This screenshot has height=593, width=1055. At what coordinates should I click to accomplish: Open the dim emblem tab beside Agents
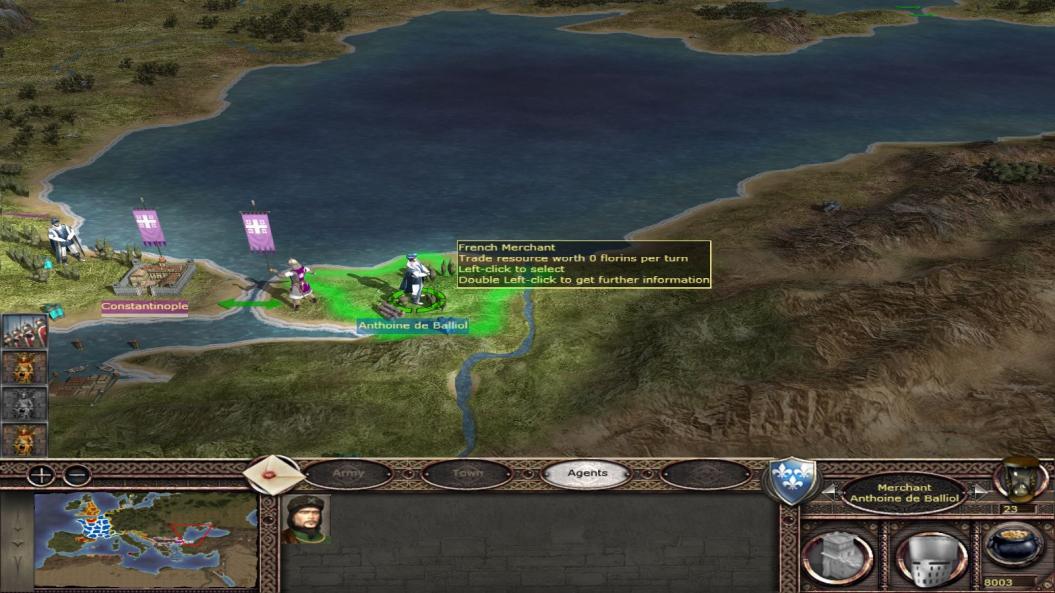(x=706, y=473)
